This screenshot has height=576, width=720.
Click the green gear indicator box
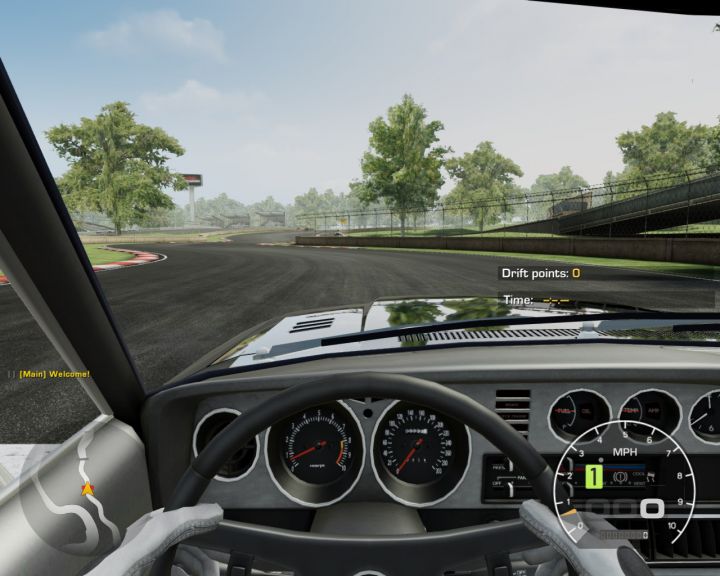[x=593, y=477]
